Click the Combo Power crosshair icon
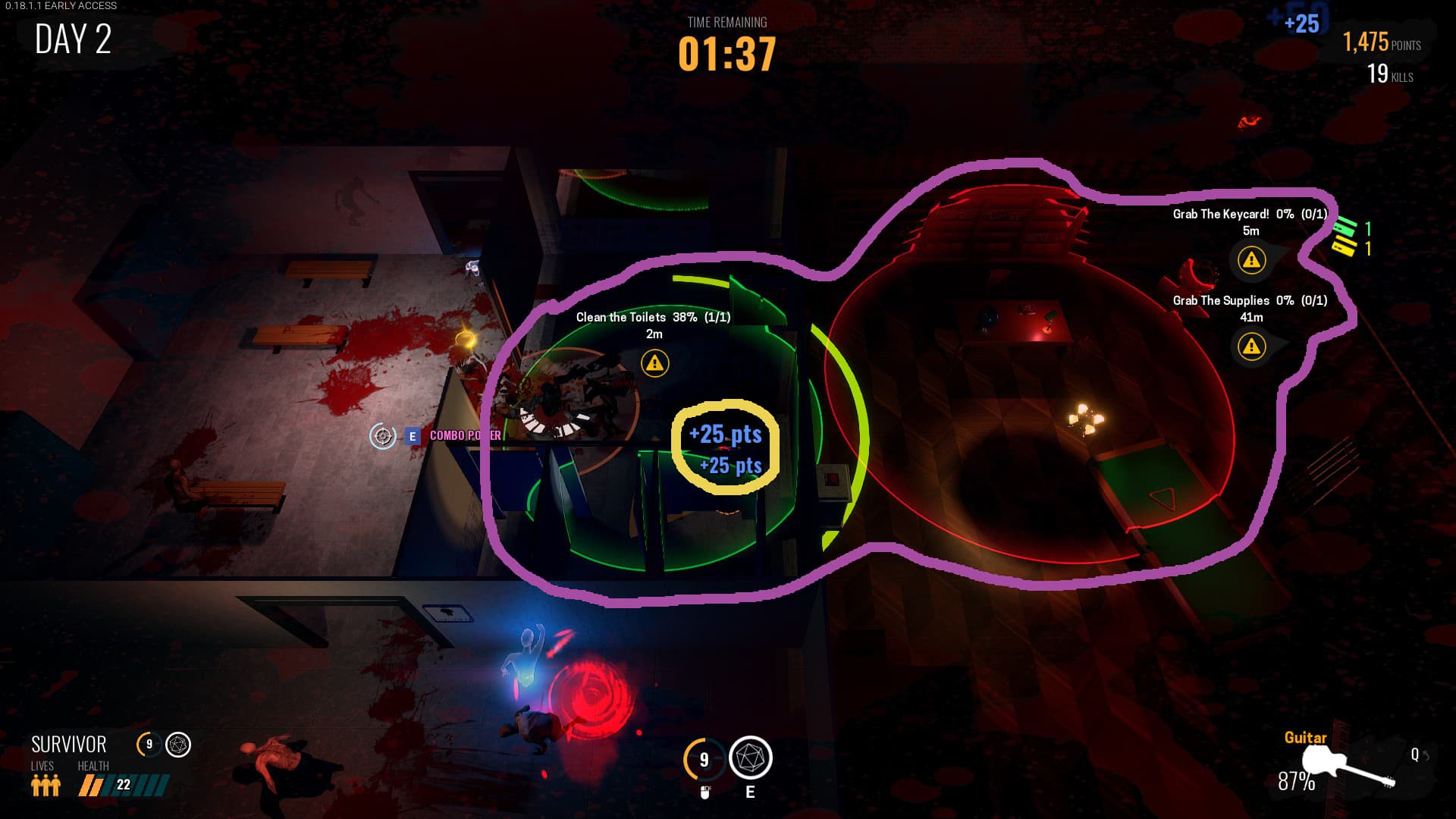This screenshot has height=819, width=1456. (383, 436)
